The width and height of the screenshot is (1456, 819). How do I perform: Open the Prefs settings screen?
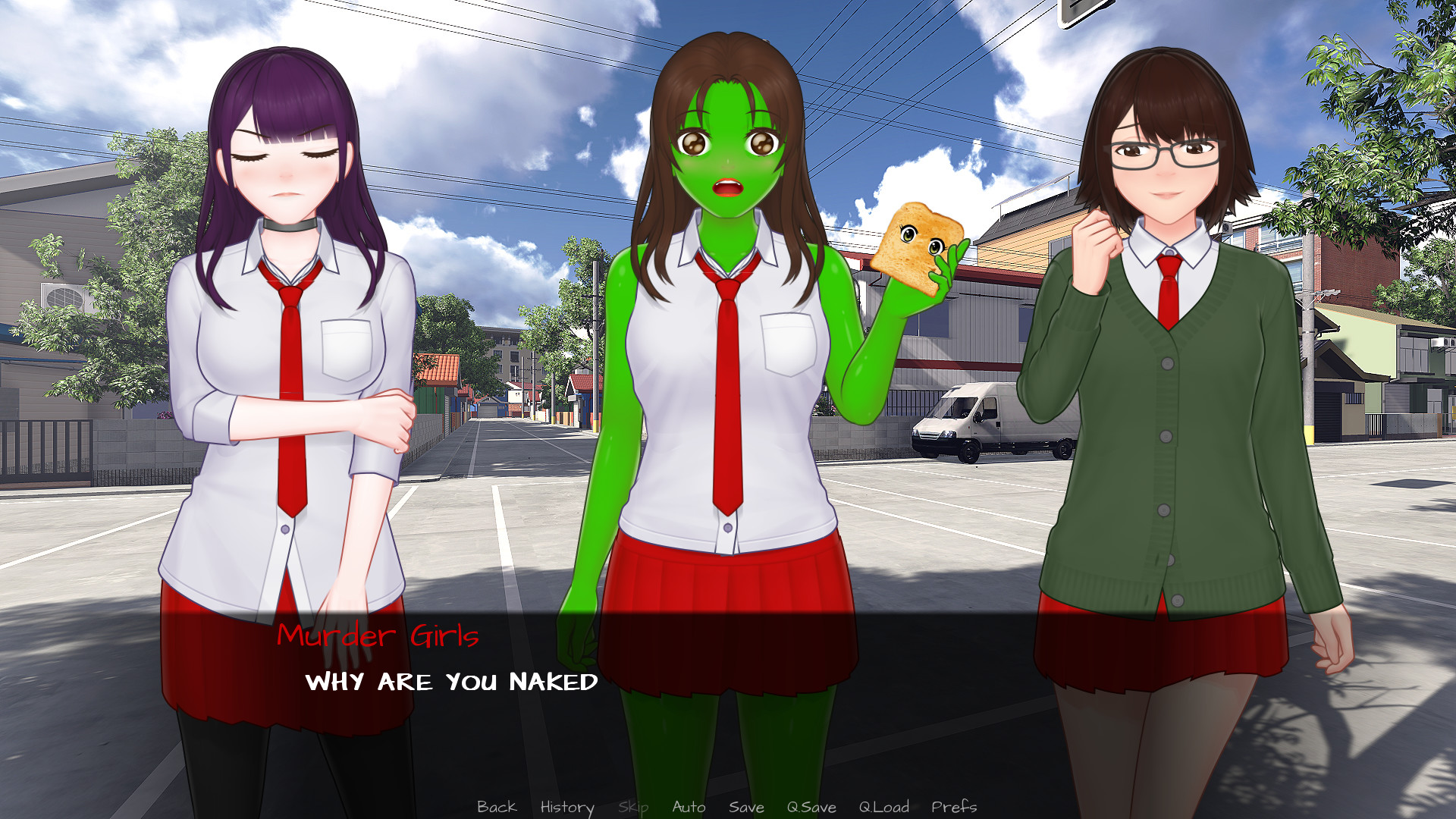(x=954, y=807)
